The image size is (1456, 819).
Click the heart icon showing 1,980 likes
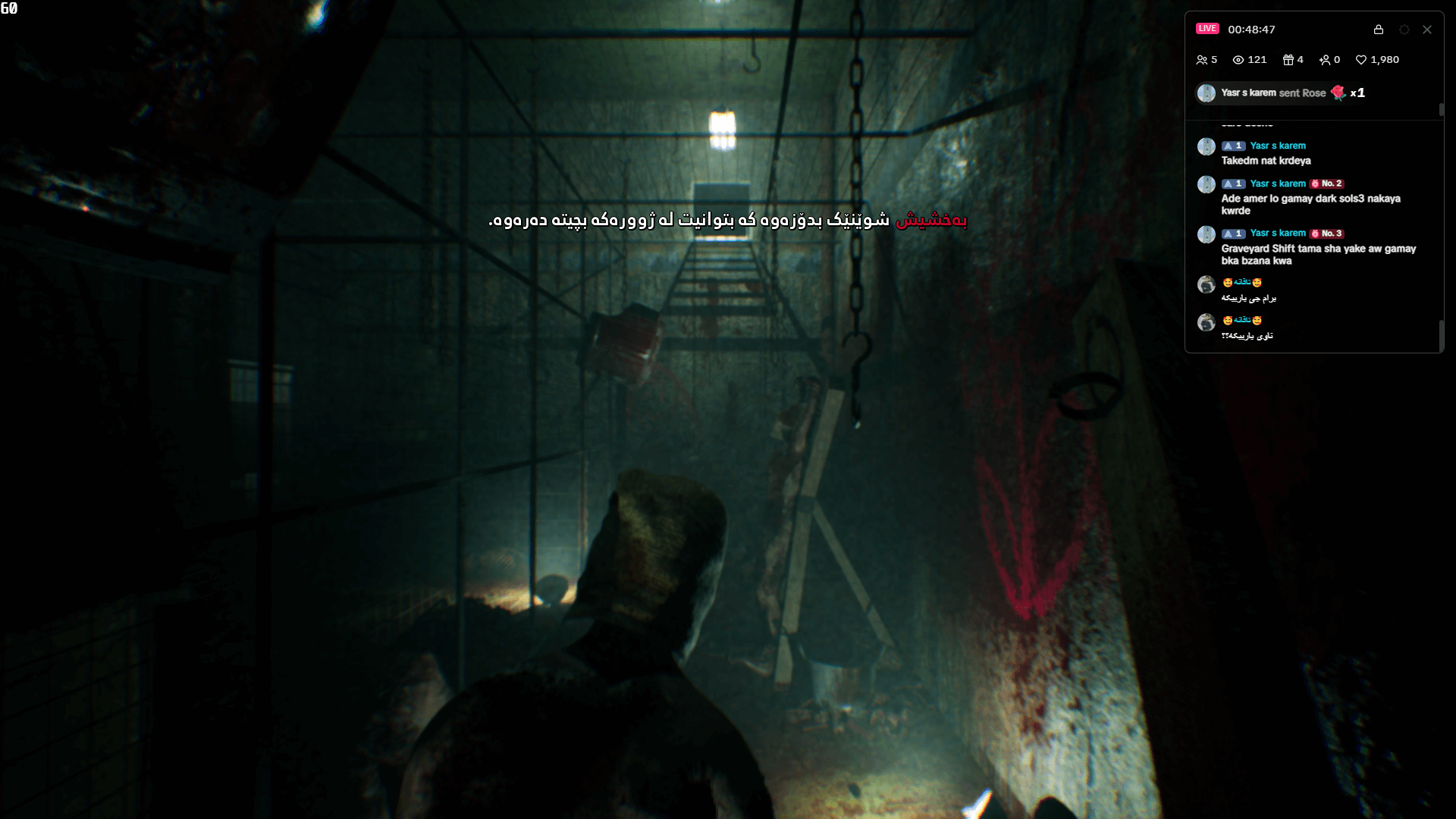[1361, 60]
